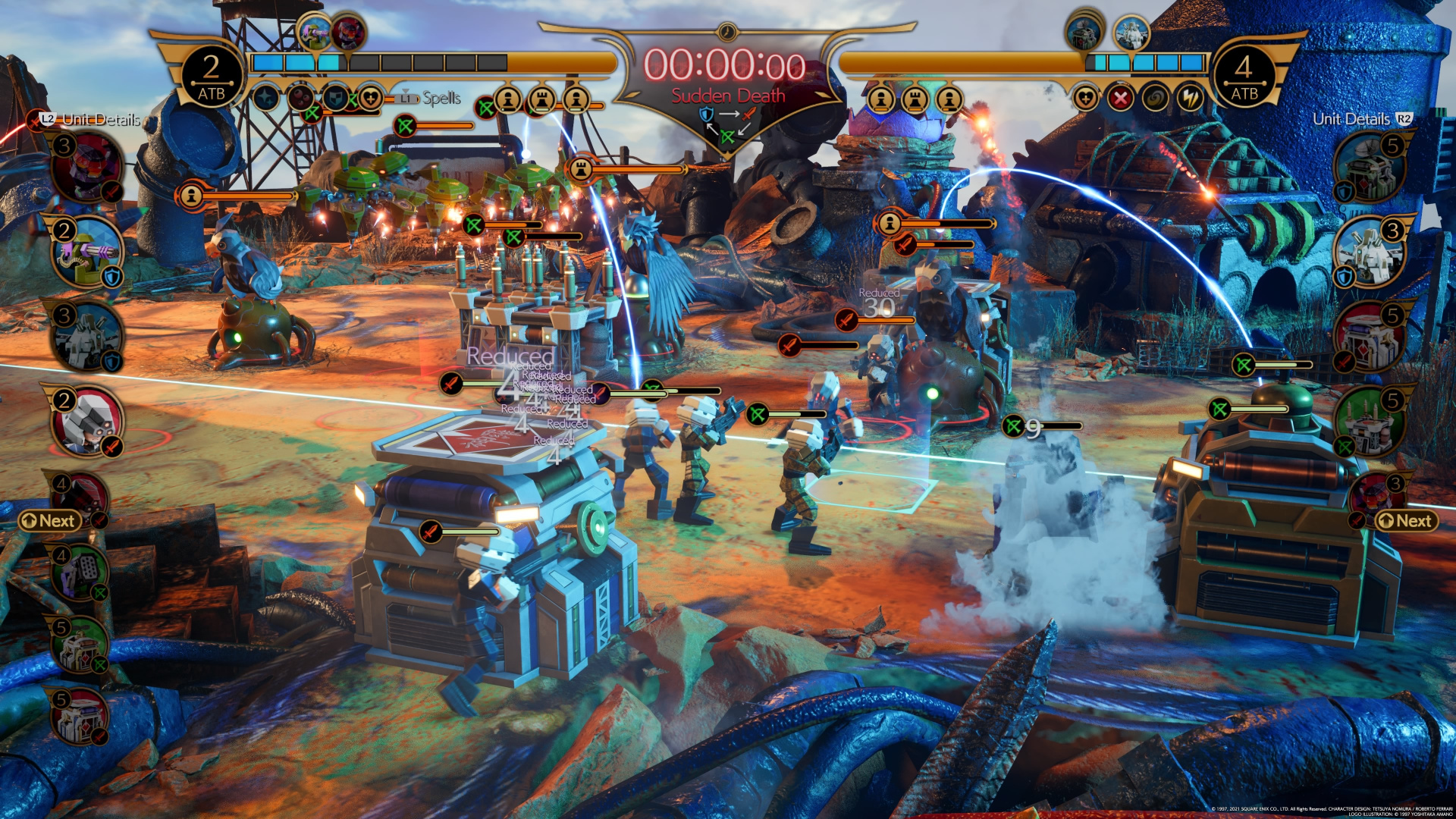1456x819 pixels.
Task: Cast the red orbs cluster spell
Action: pyautogui.click(x=301, y=98)
